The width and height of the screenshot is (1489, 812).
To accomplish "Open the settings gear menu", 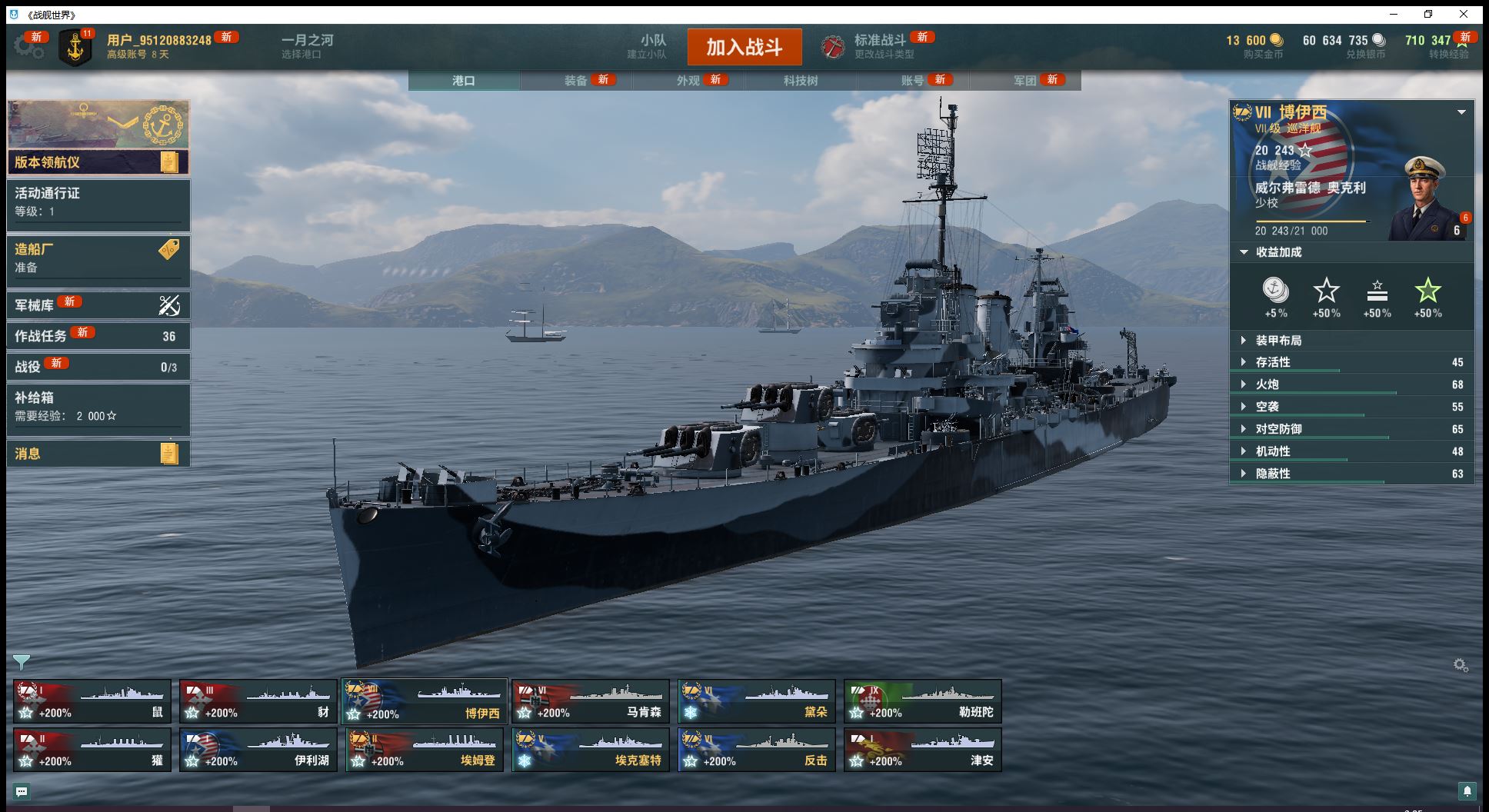I will click(x=28, y=47).
